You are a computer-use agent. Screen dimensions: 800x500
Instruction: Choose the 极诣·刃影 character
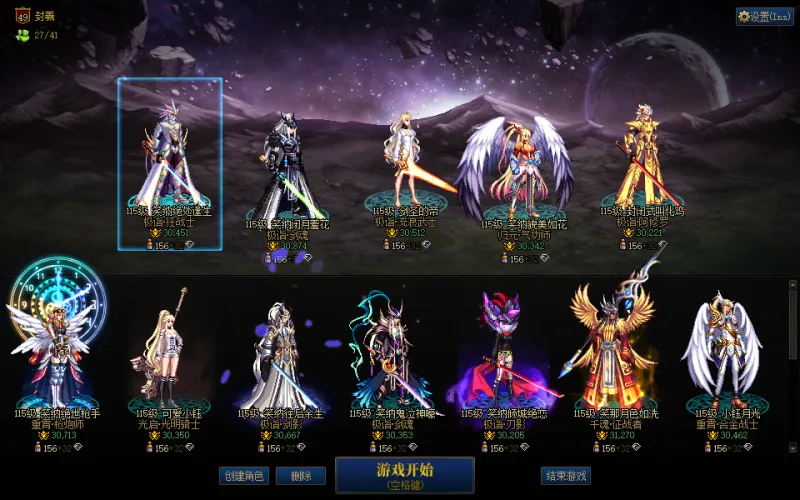coord(503,350)
